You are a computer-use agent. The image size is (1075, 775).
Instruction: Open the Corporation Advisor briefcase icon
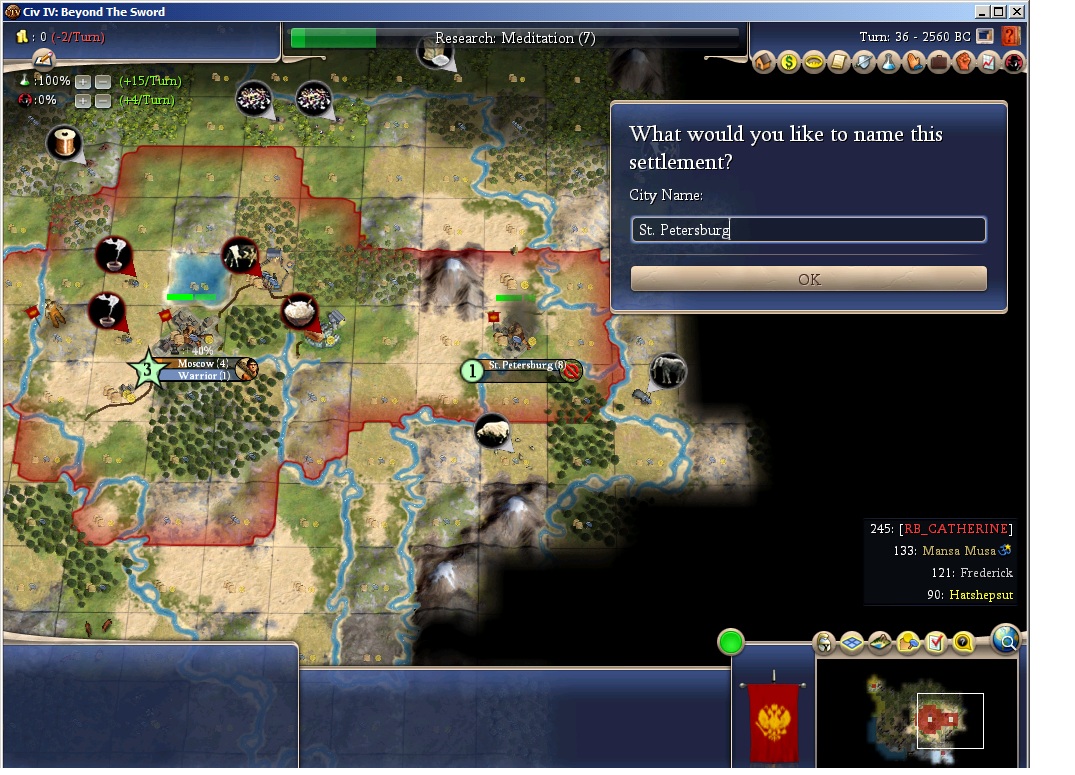click(x=939, y=62)
